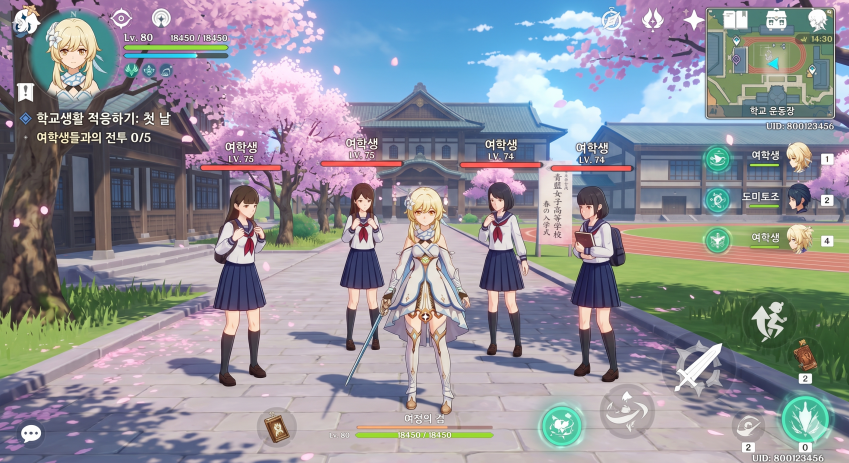Use the brown book item with count 2
Screen dimensions: 849x463
pos(803,355)
